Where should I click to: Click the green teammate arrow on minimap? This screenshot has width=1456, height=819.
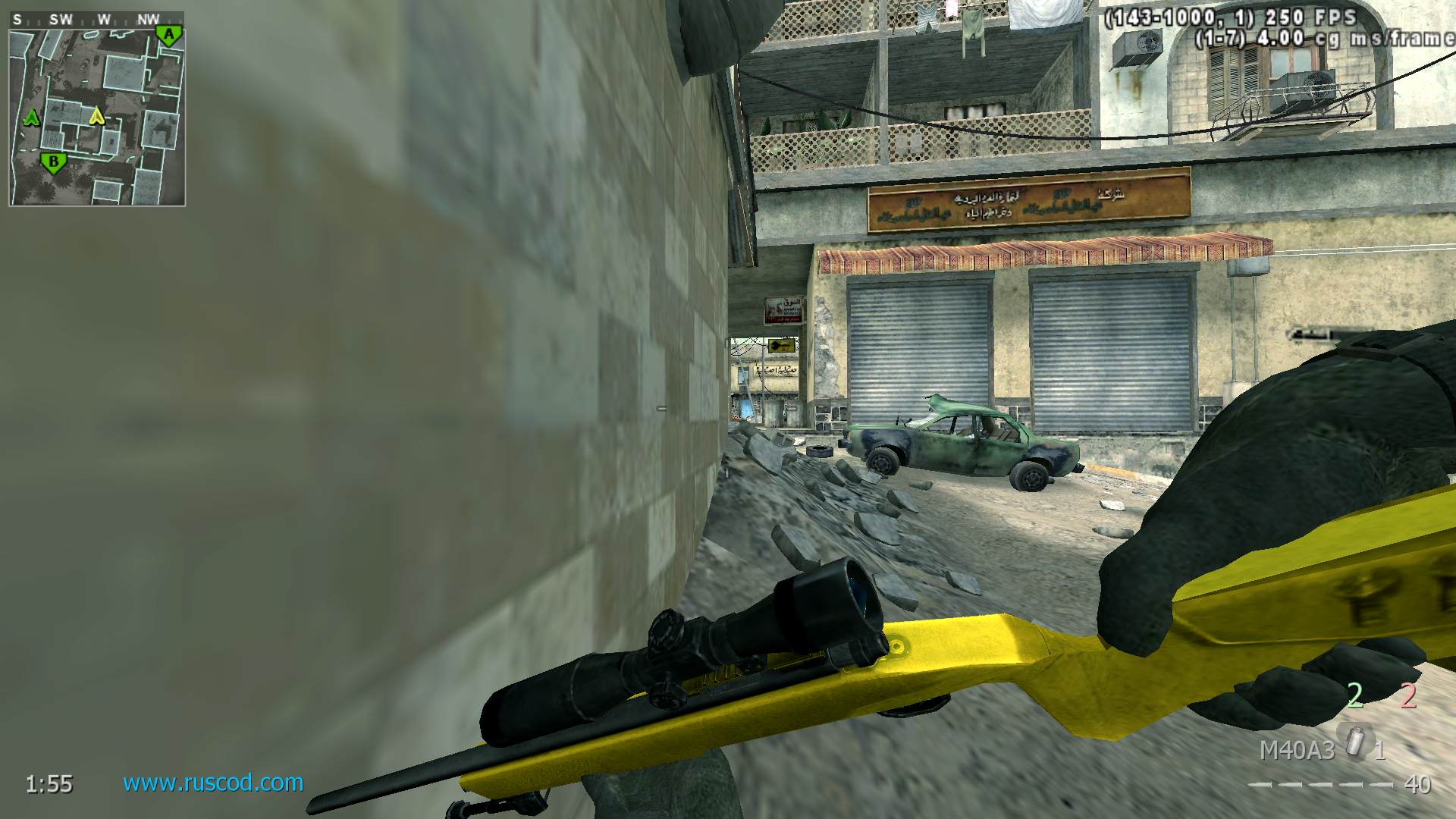click(32, 118)
